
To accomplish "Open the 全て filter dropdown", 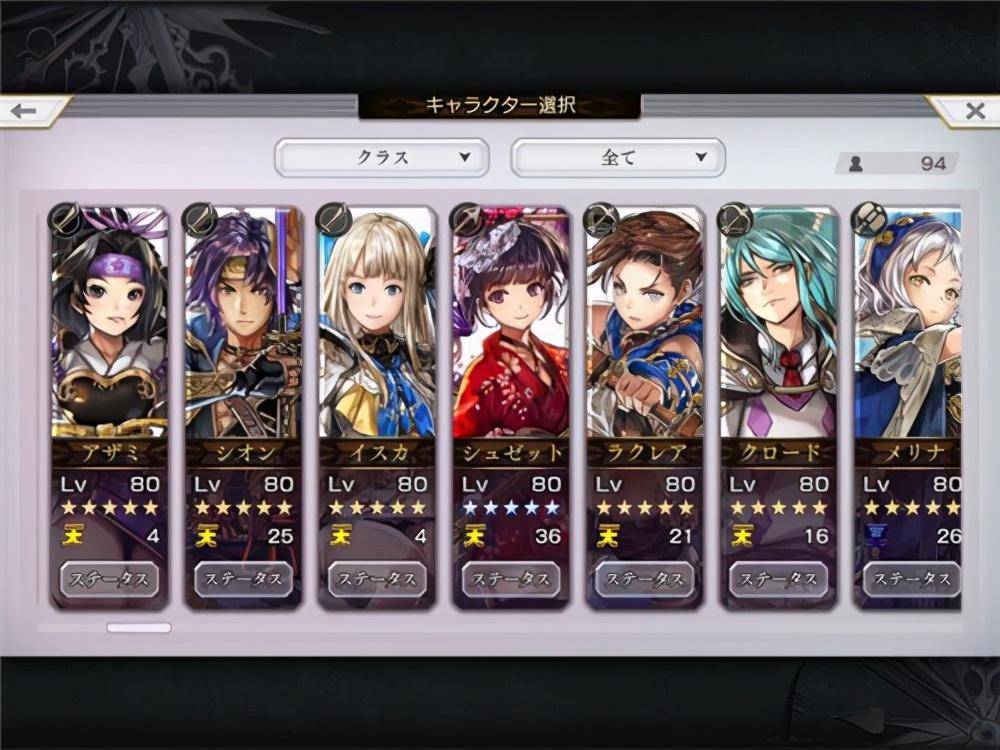I will click(x=618, y=157).
